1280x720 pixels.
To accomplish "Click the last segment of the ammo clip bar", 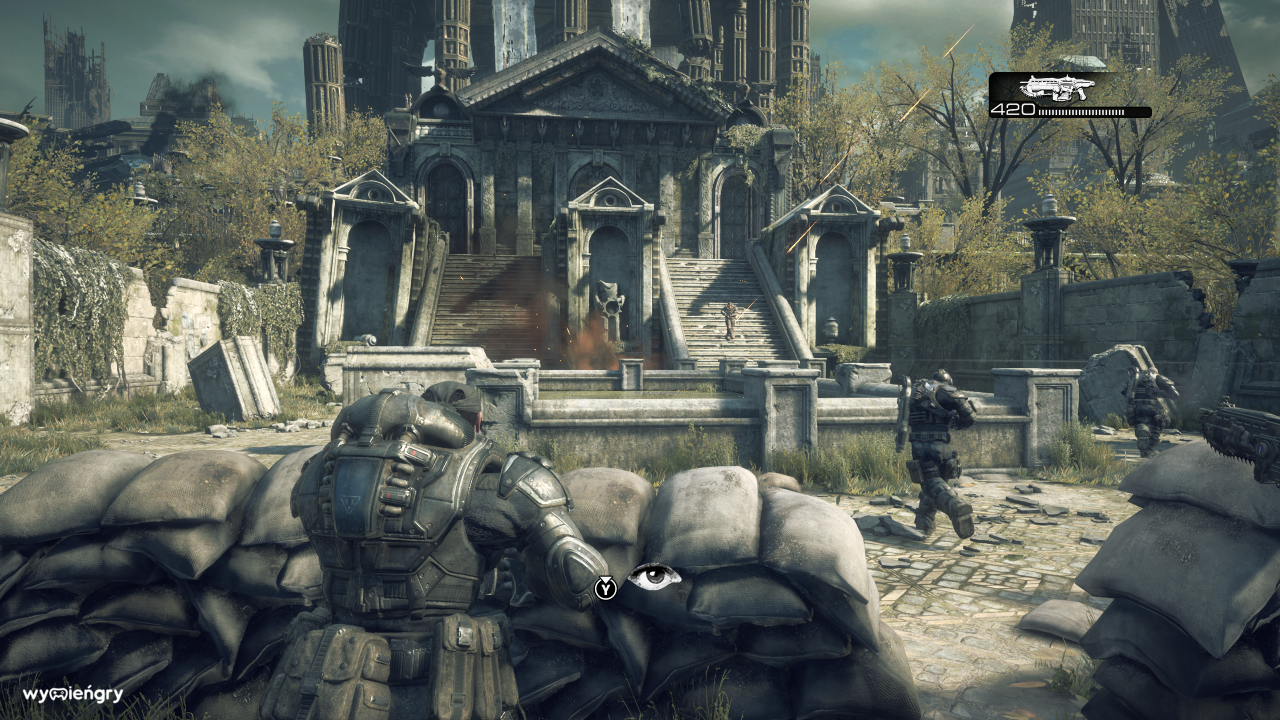I will click(x=1124, y=112).
